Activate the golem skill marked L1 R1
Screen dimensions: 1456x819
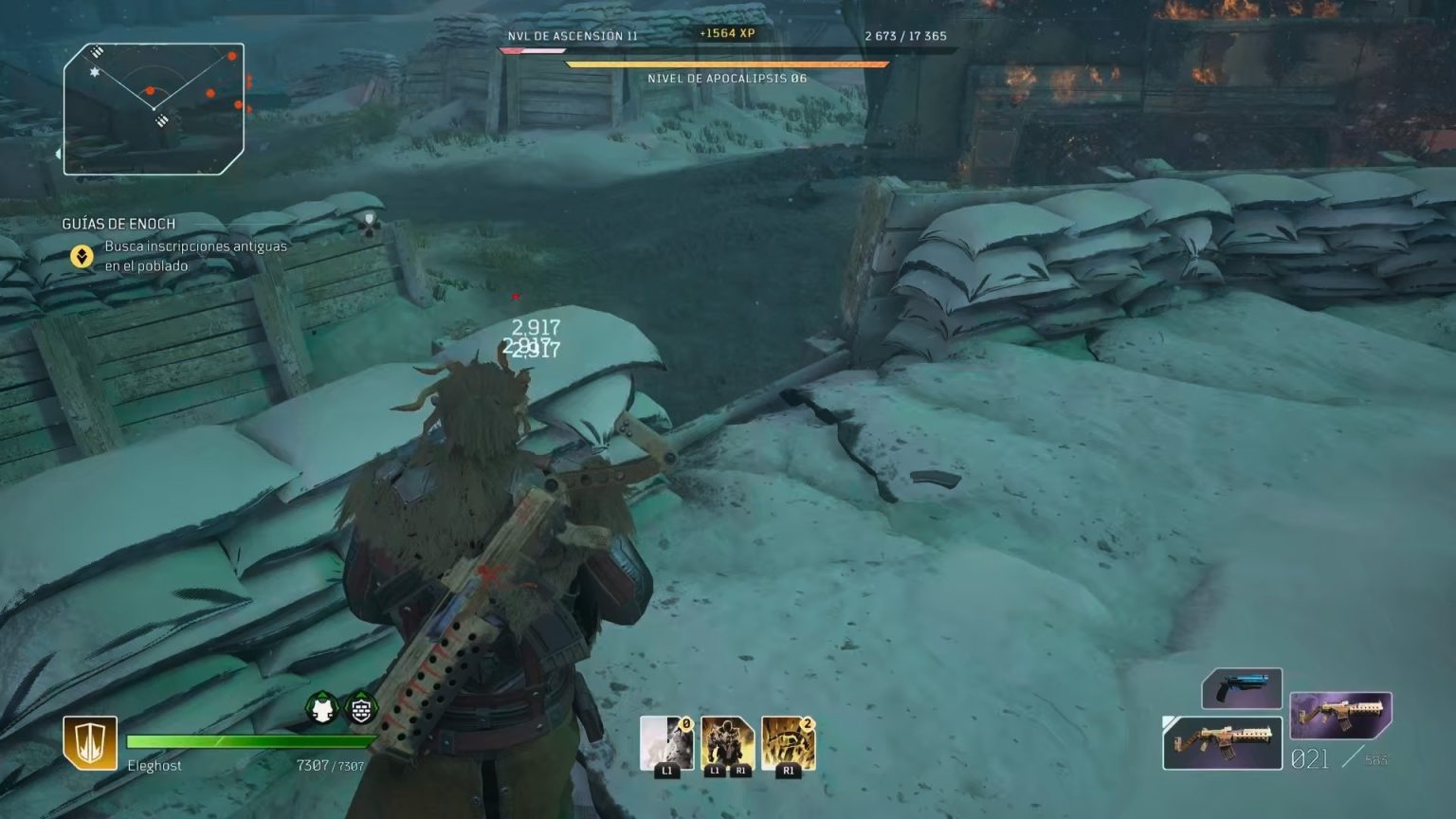[727, 743]
